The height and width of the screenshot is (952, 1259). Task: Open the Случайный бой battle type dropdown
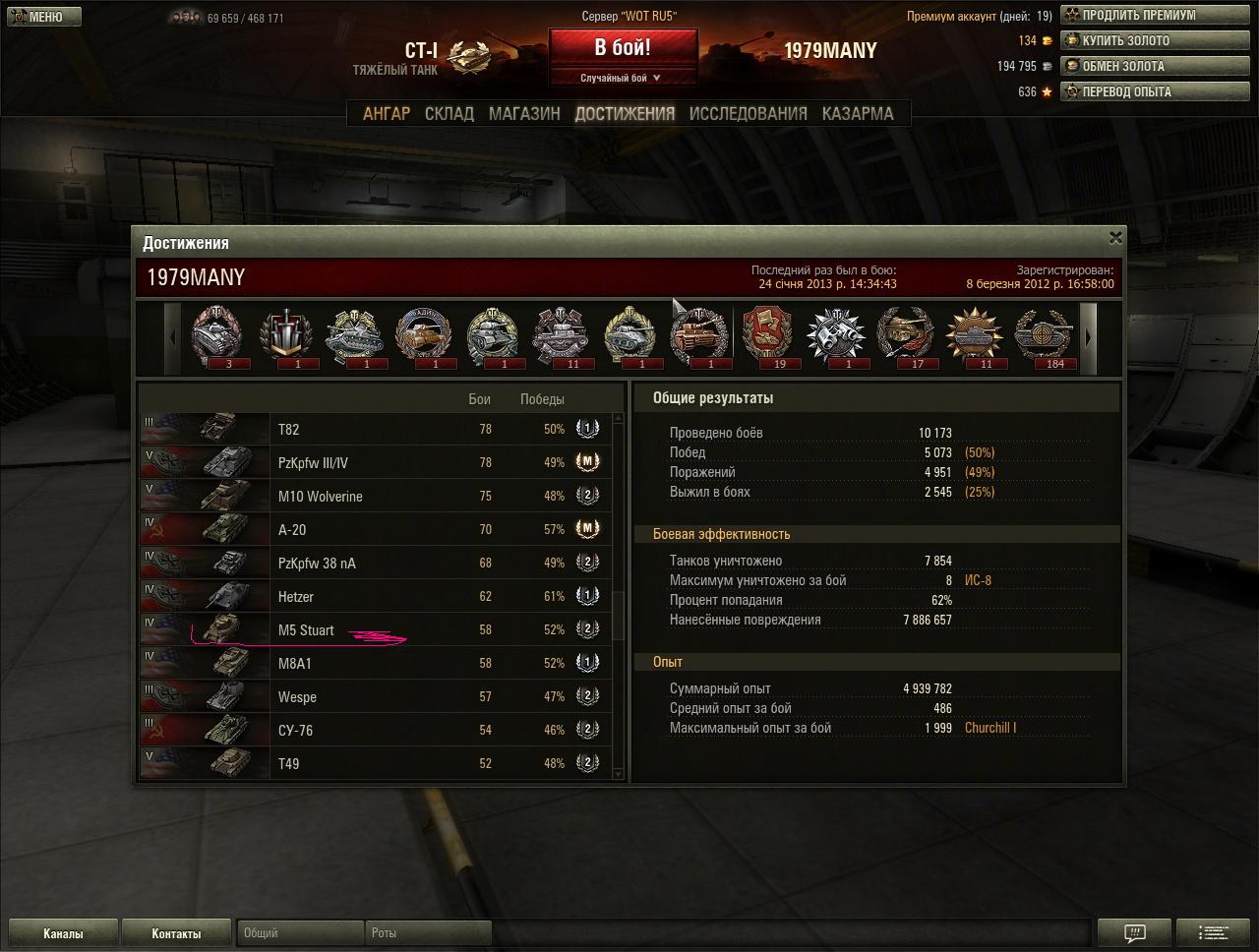pos(623,78)
